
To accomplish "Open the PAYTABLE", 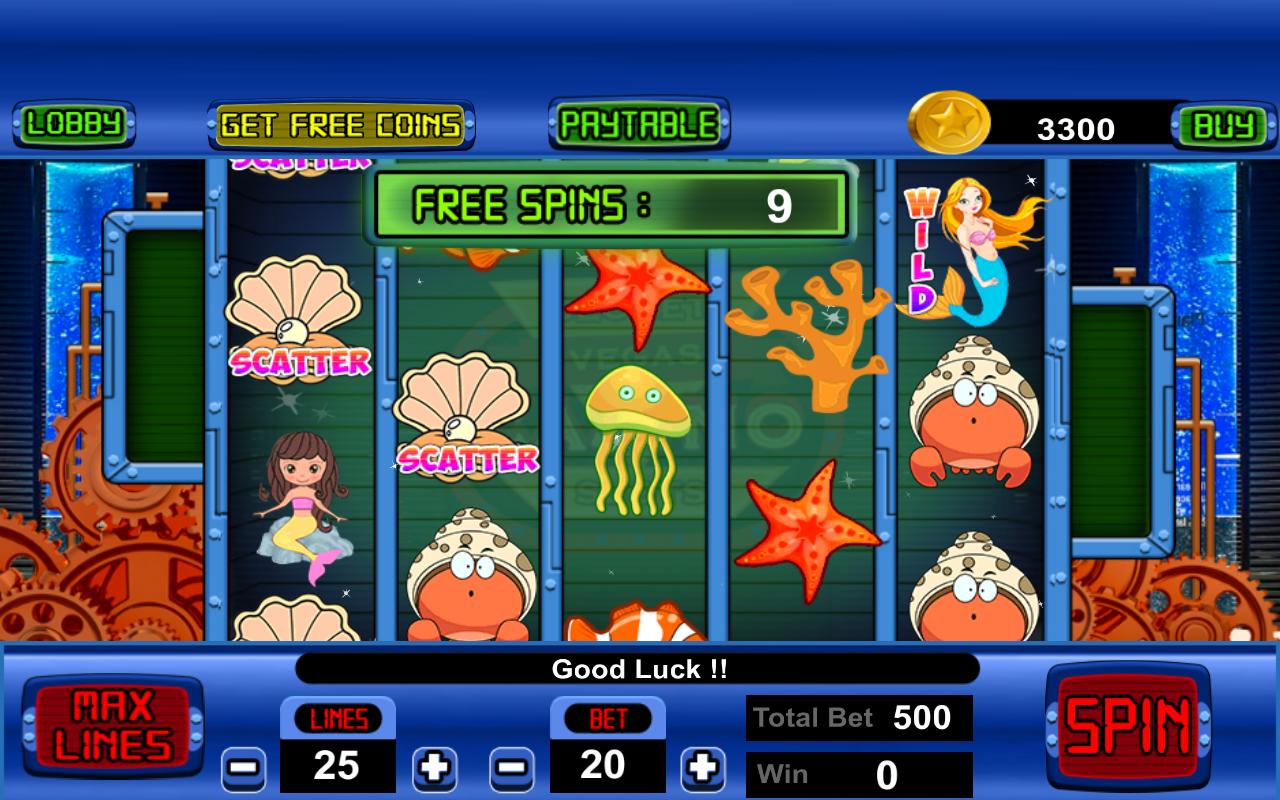I will 637,125.
